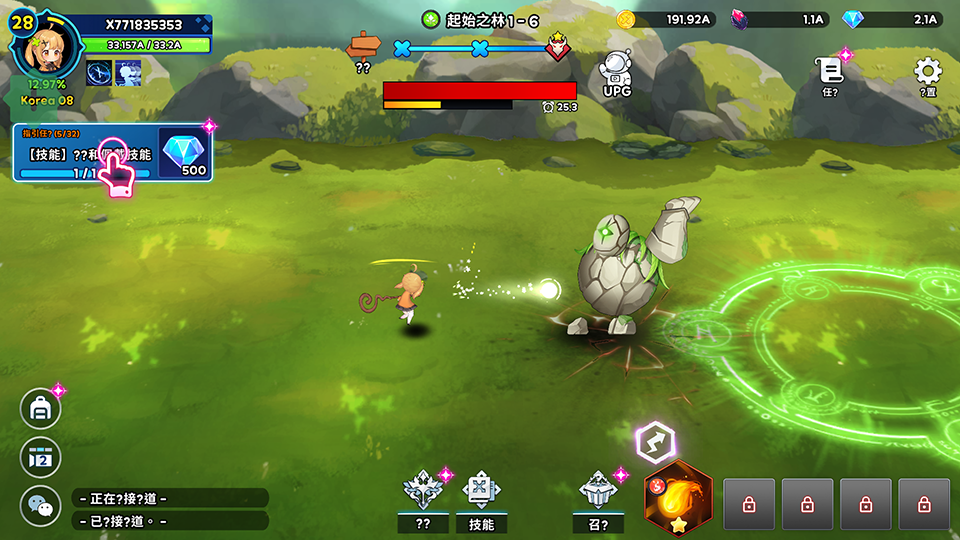Image resolution: width=960 pixels, height=540 pixels.
Task: Open the gear settings menu
Action: tap(928, 73)
